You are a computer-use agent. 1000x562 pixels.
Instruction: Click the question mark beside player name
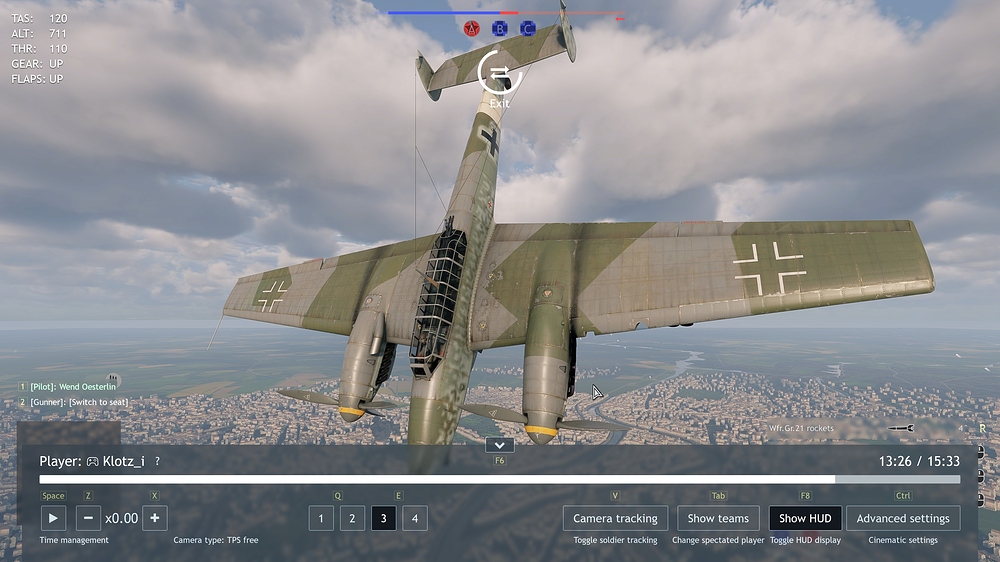(x=157, y=461)
